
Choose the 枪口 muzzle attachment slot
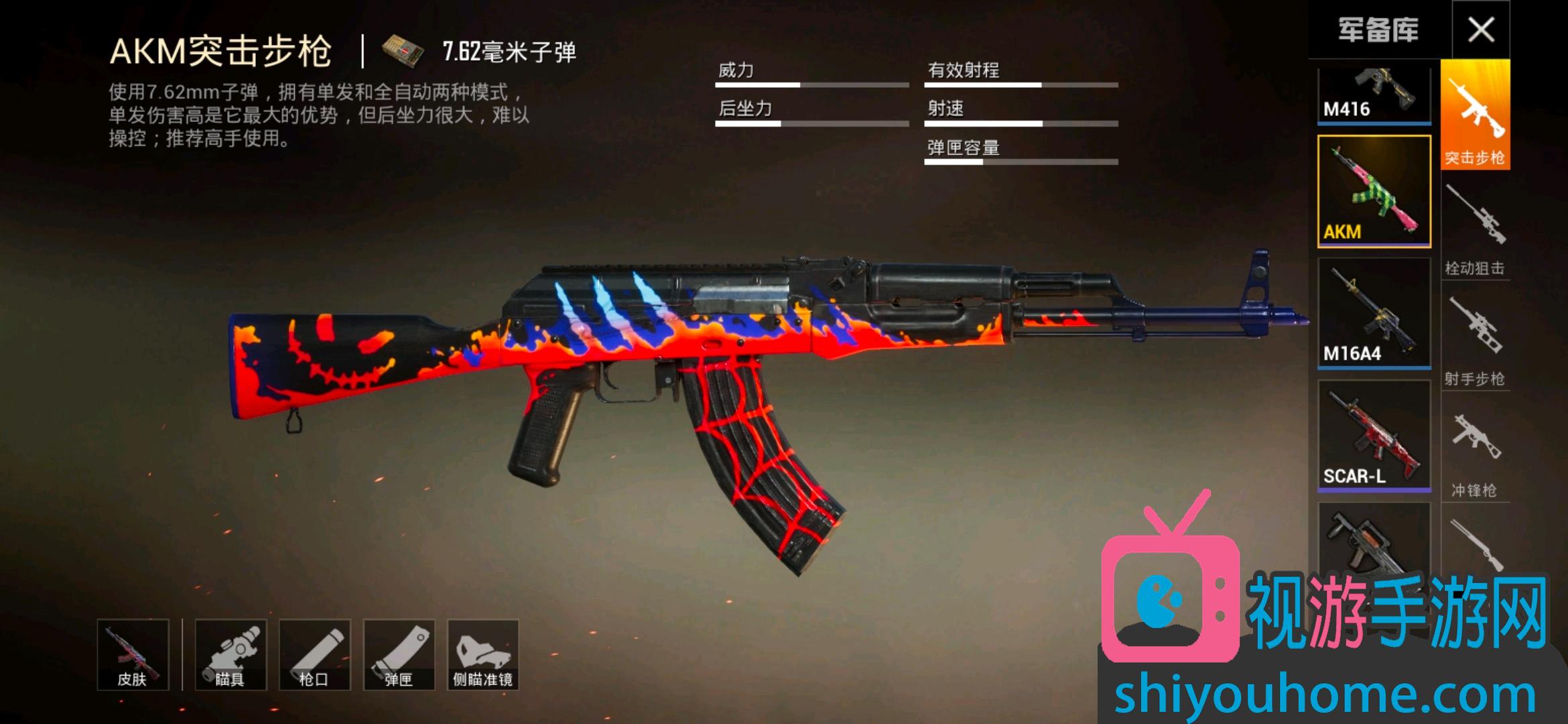click(314, 655)
